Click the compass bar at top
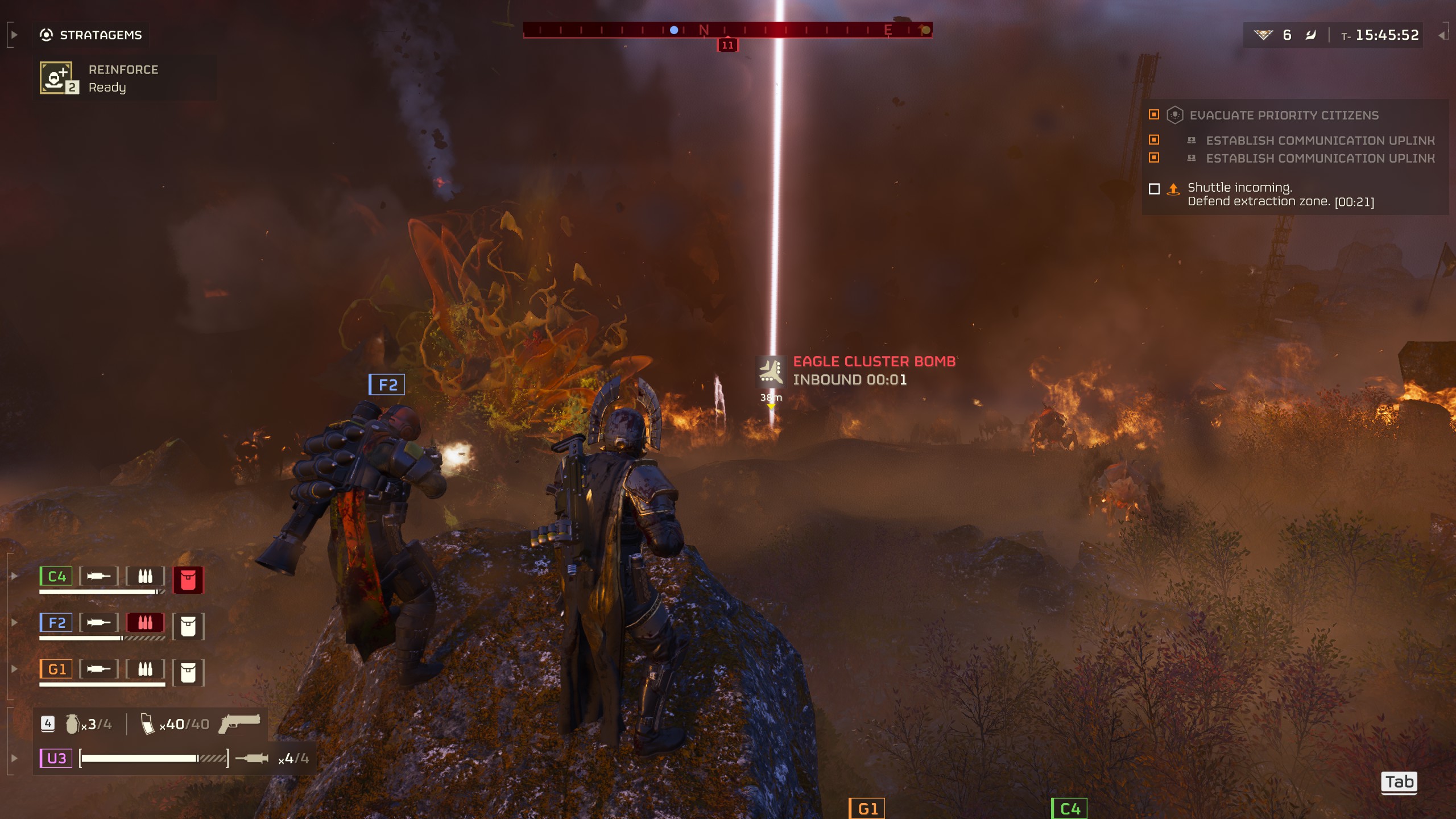 pos(727,30)
